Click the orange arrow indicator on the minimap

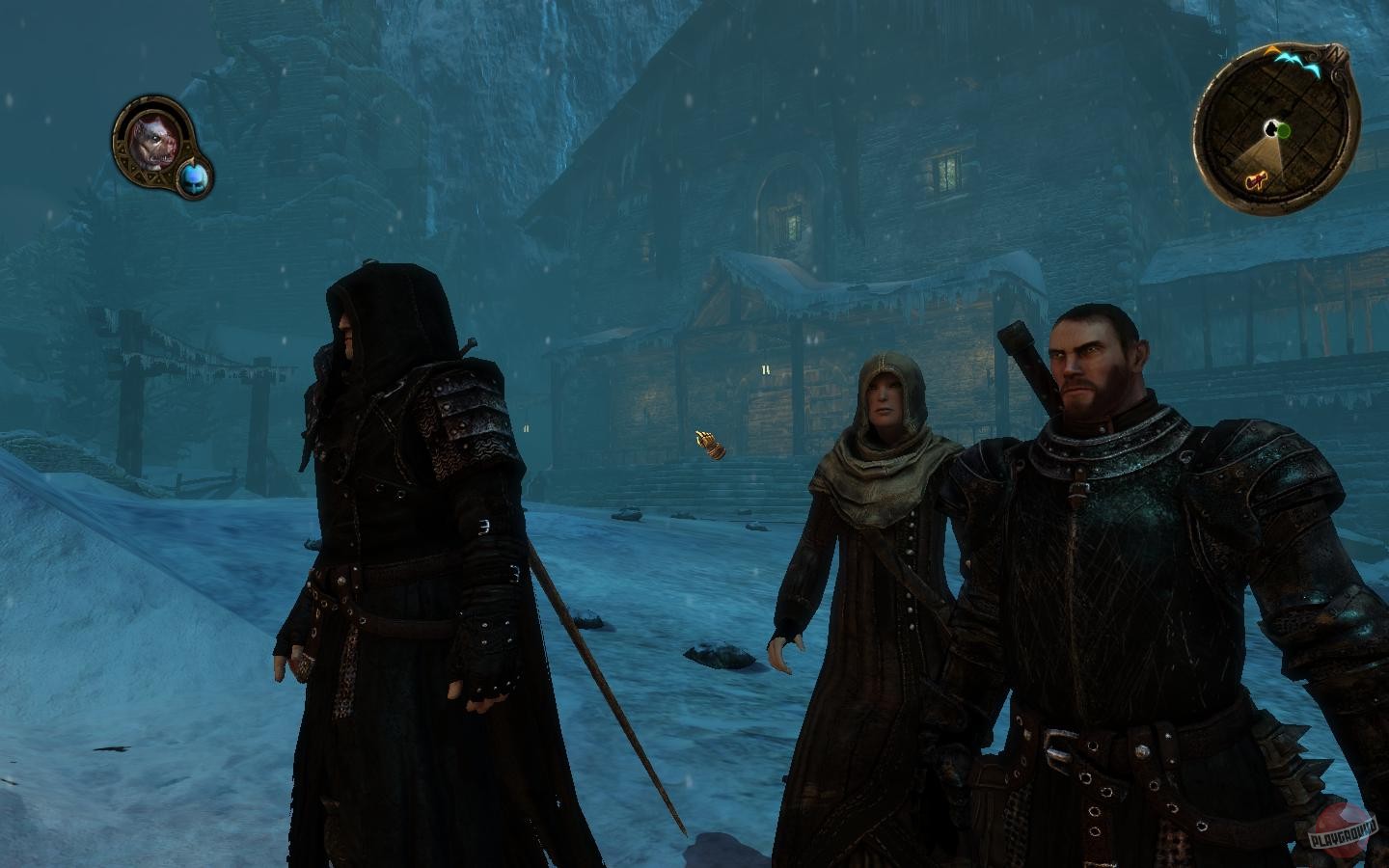click(1272, 49)
